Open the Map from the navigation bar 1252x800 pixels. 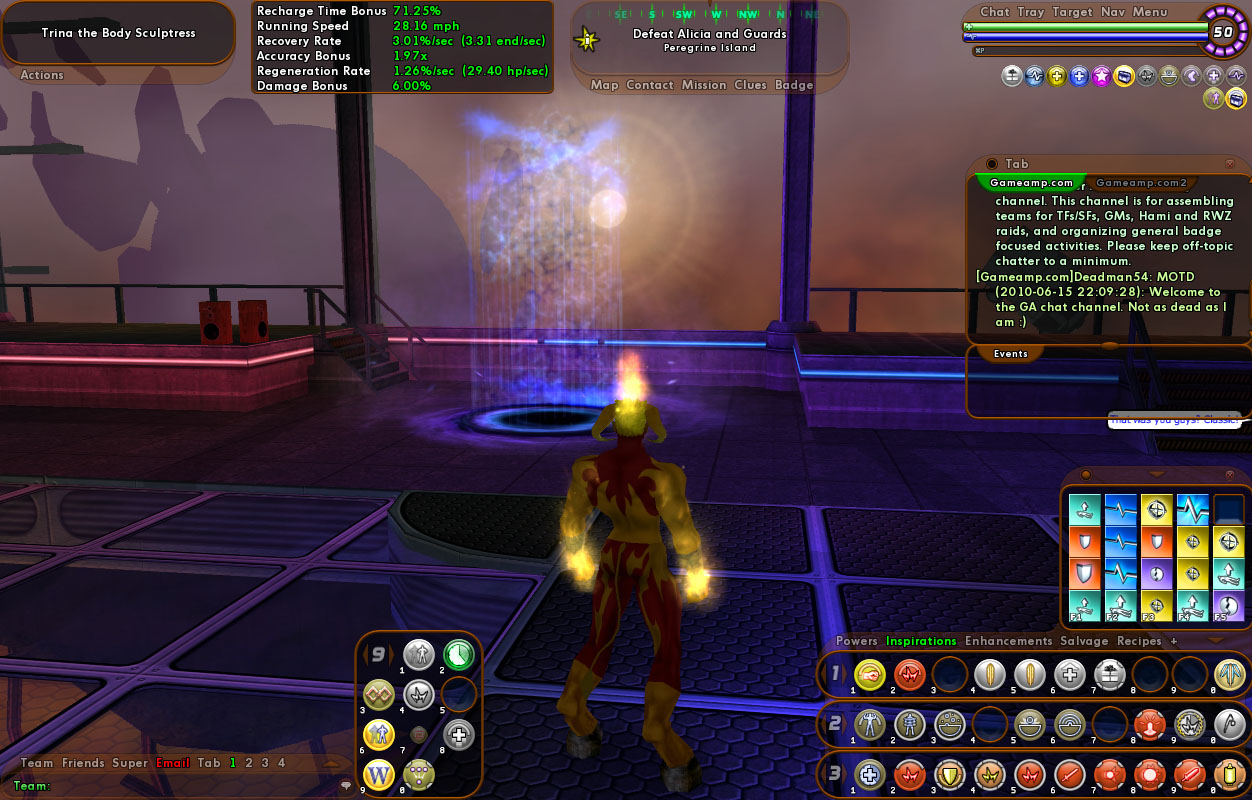click(x=604, y=85)
